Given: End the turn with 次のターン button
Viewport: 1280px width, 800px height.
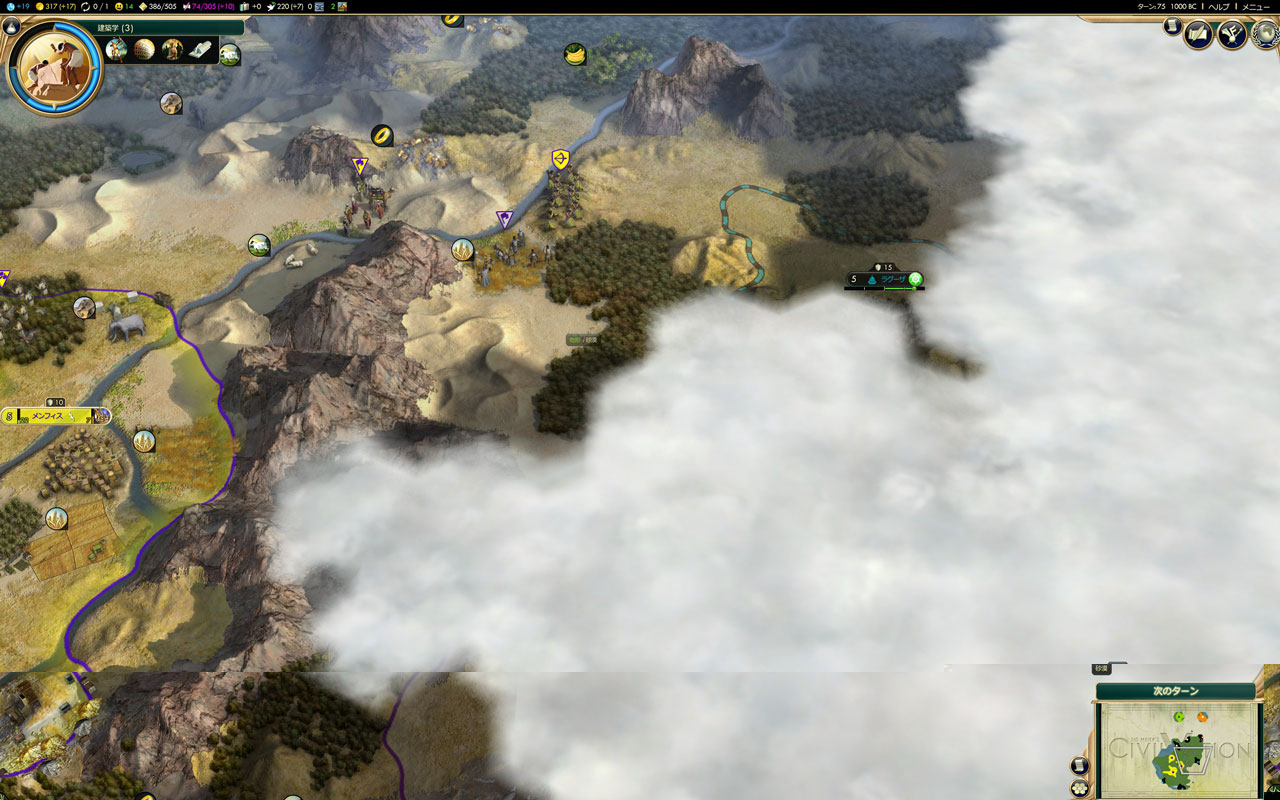Looking at the screenshot, I should click(x=1175, y=691).
